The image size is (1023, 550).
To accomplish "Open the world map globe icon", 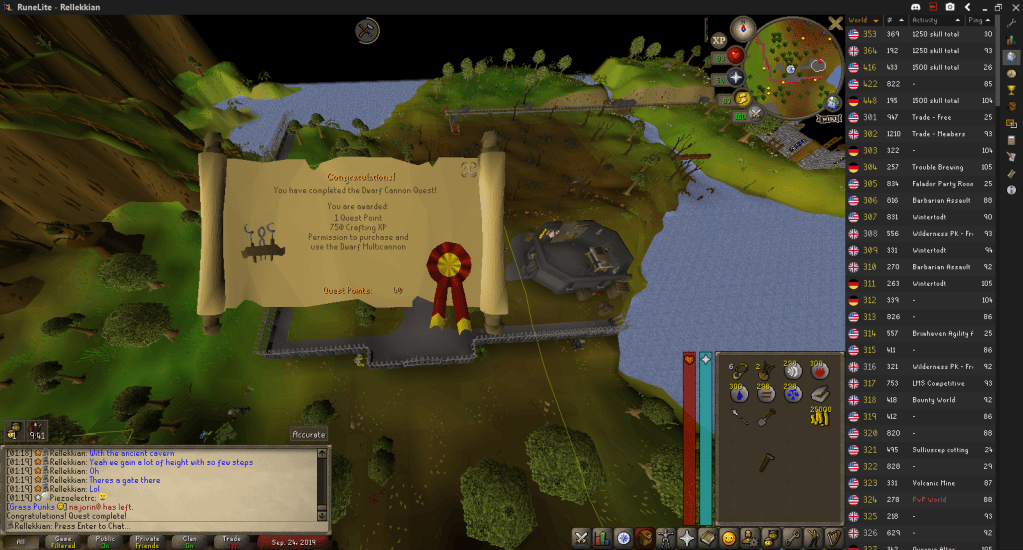I will [x=832, y=101].
